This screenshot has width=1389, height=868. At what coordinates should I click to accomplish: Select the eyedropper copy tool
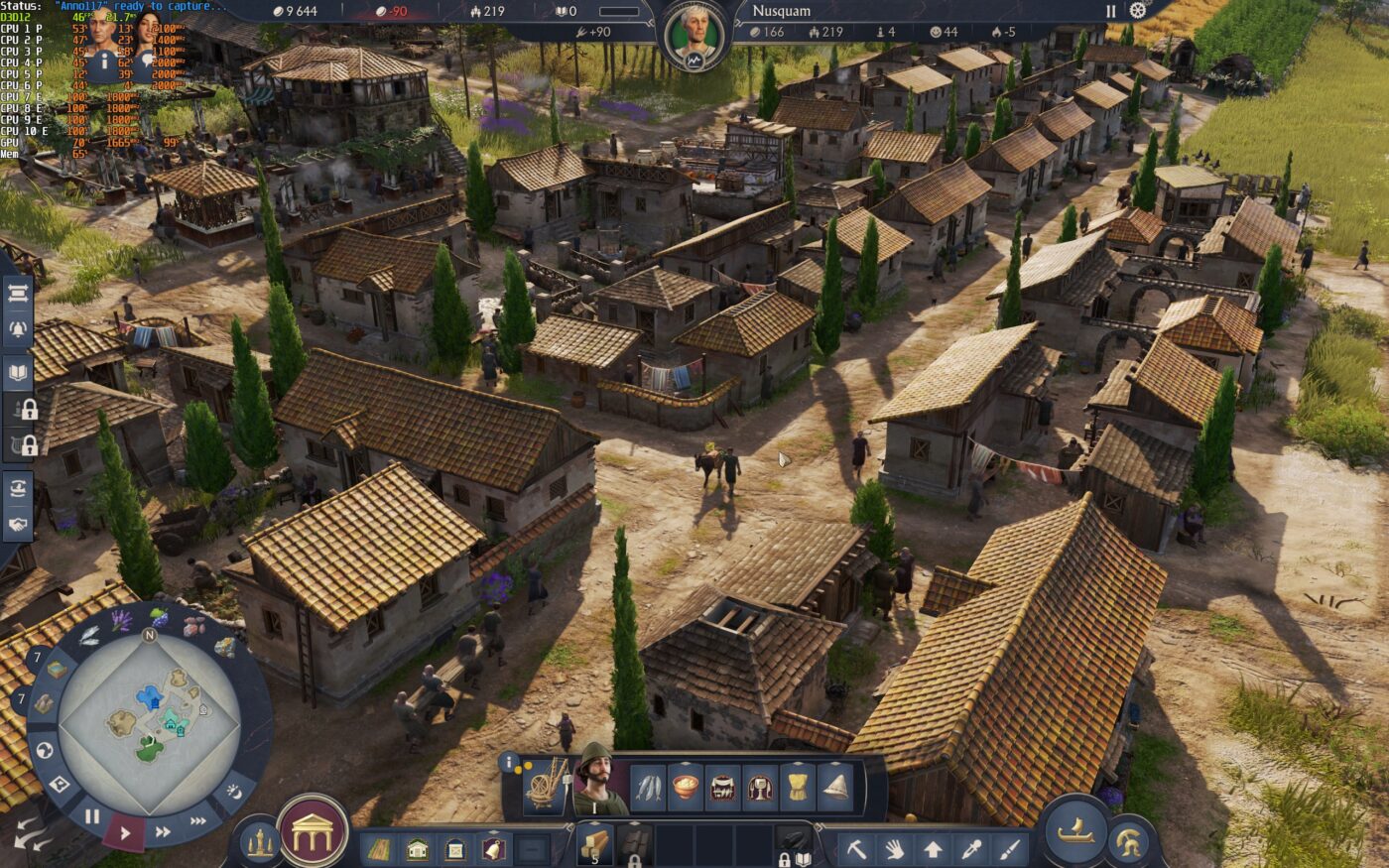click(971, 848)
